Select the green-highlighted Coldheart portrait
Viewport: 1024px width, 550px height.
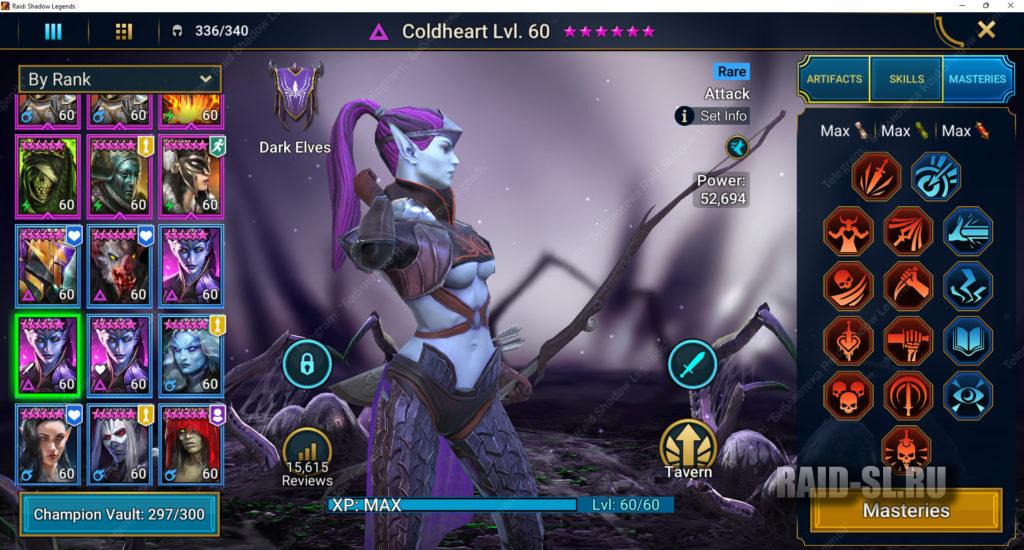tap(48, 354)
